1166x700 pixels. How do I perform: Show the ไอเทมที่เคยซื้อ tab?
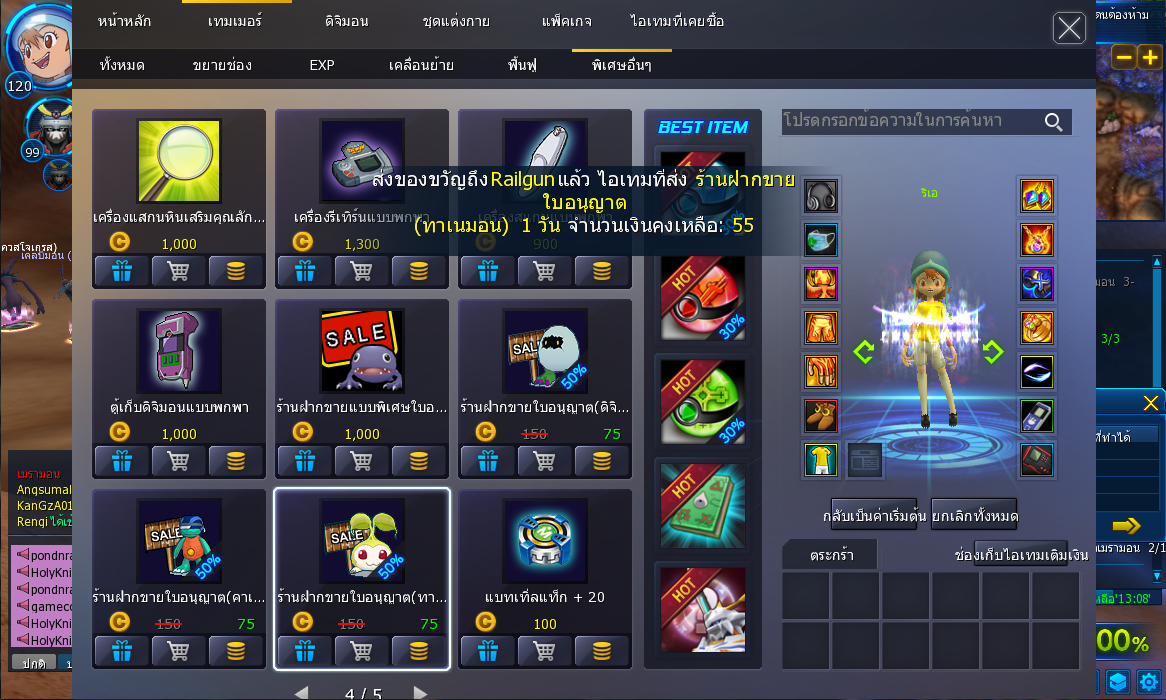point(678,21)
